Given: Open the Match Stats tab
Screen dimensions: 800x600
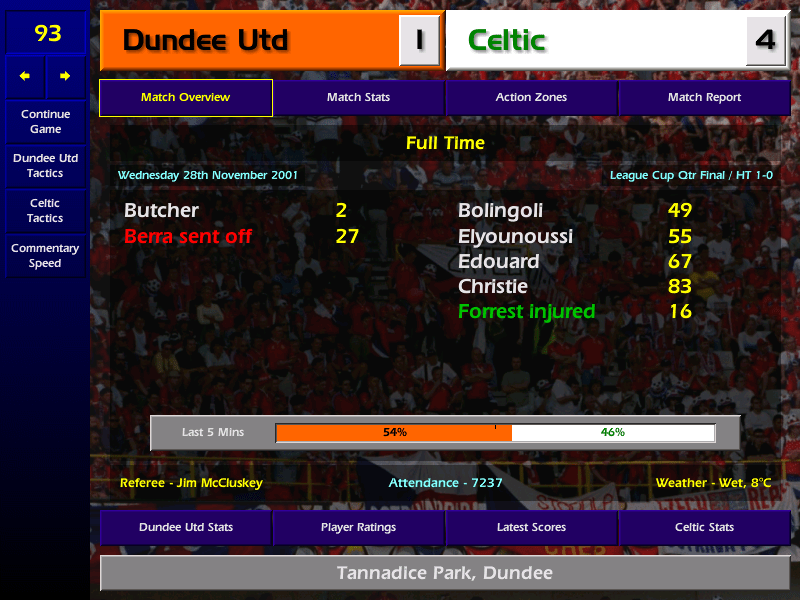Looking at the screenshot, I should (358, 98).
